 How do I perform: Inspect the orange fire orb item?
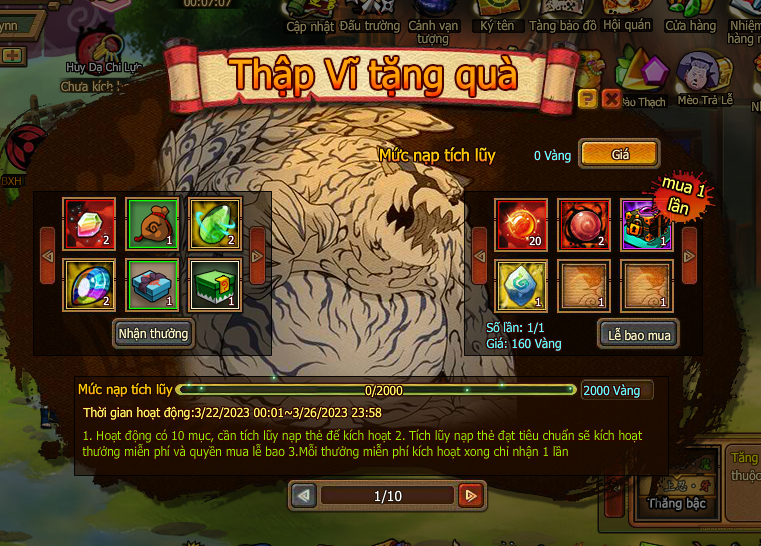click(522, 224)
